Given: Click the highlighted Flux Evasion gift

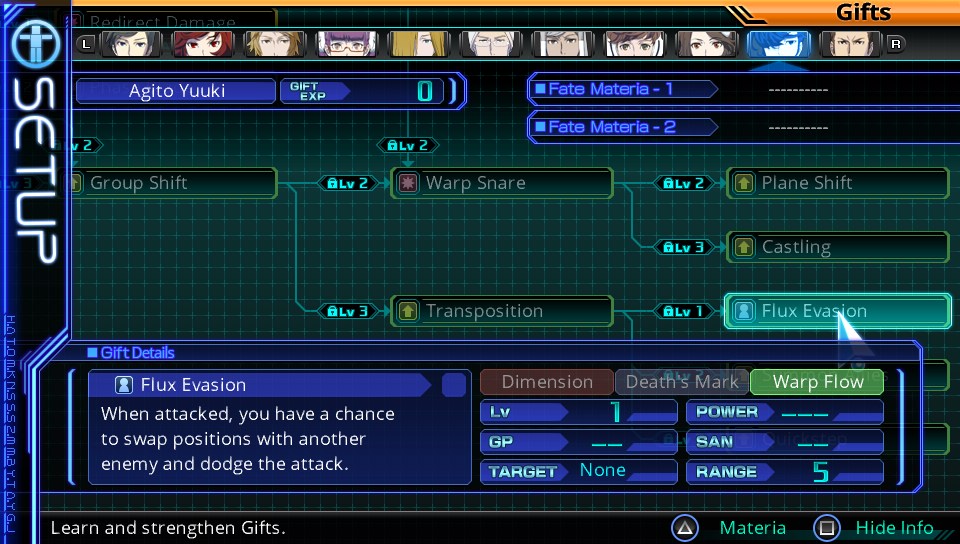Looking at the screenshot, I should pyautogui.click(x=837, y=311).
